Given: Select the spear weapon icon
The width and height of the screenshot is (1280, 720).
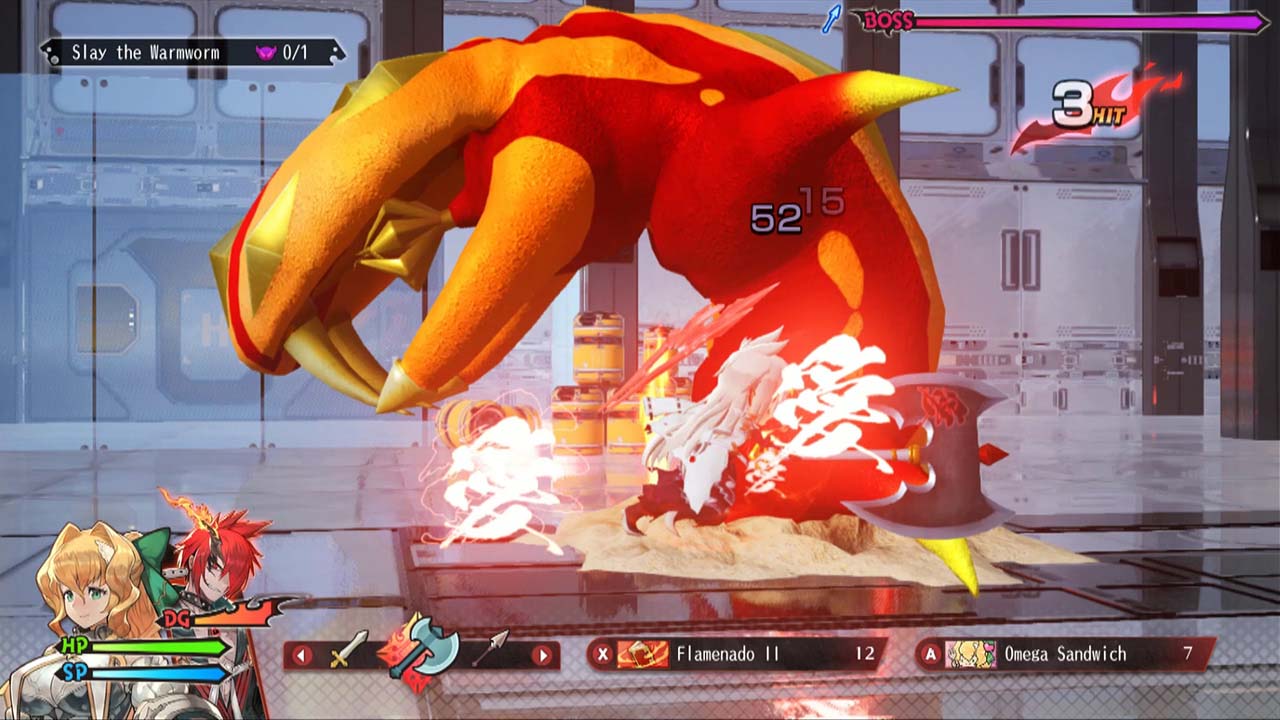Looking at the screenshot, I should click(x=492, y=646).
